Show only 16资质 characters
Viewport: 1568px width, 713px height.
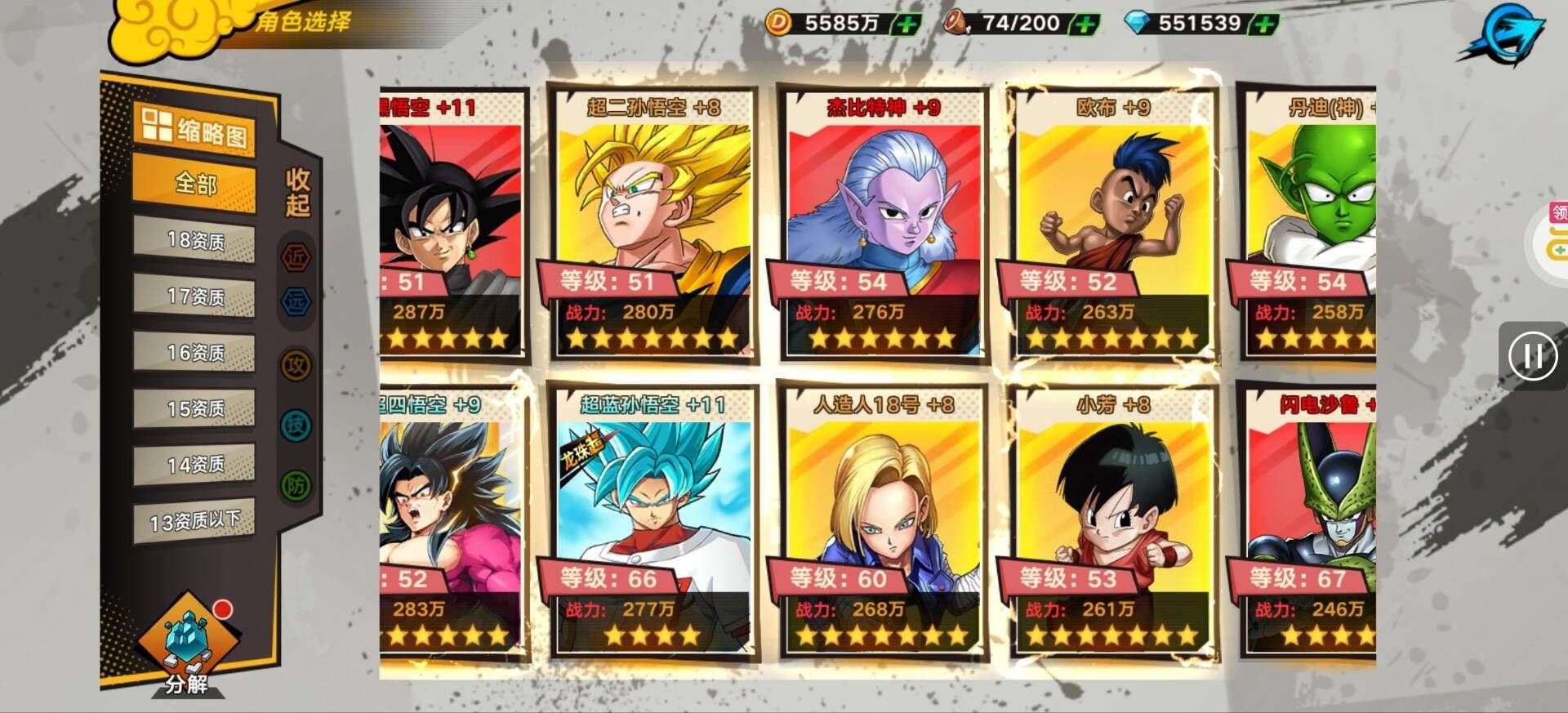click(195, 353)
